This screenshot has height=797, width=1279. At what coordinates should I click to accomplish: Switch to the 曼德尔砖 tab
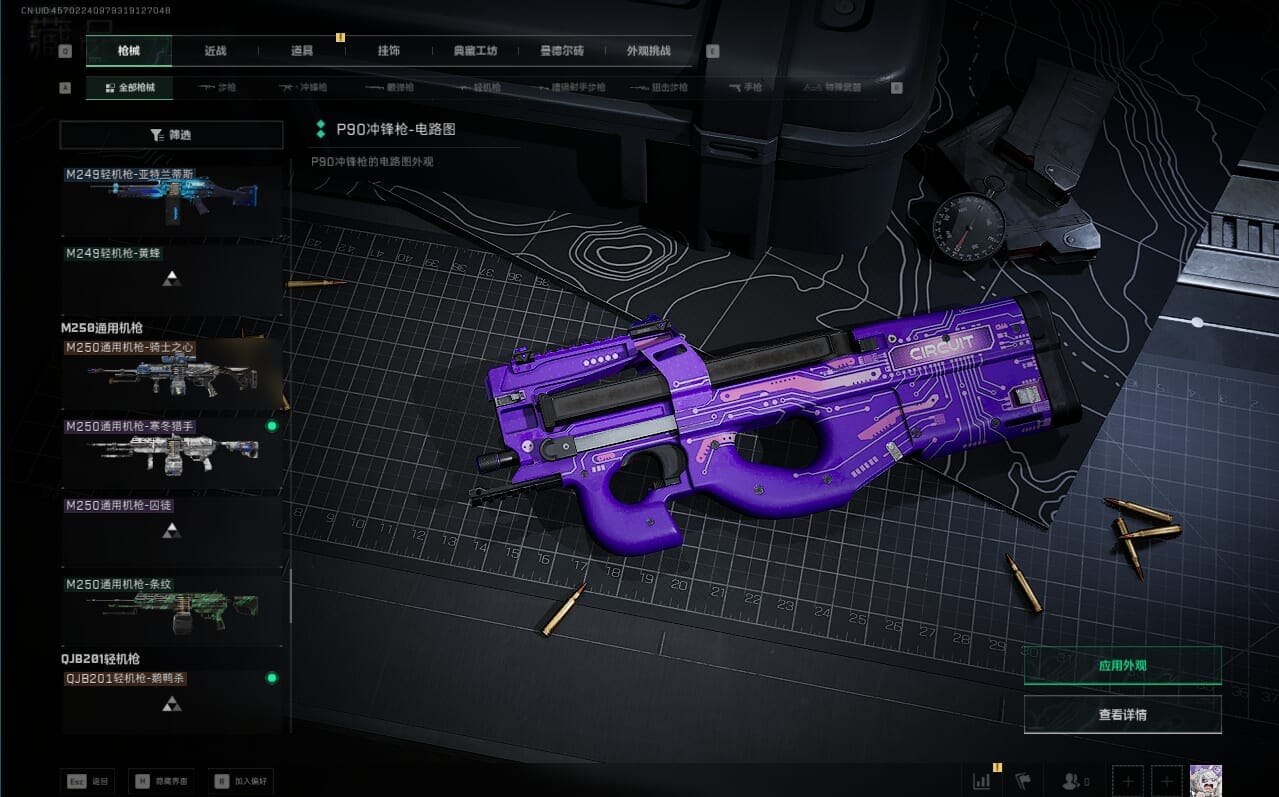pos(561,51)
